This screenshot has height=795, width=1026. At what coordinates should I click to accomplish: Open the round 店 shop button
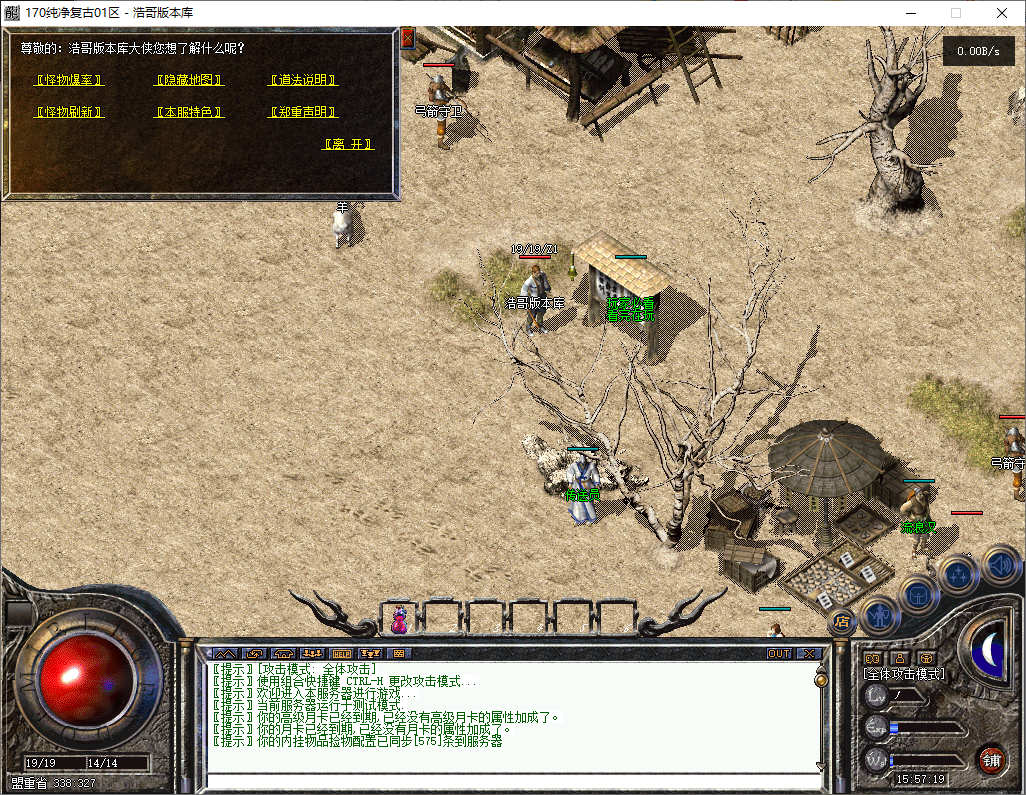[842, 621]
